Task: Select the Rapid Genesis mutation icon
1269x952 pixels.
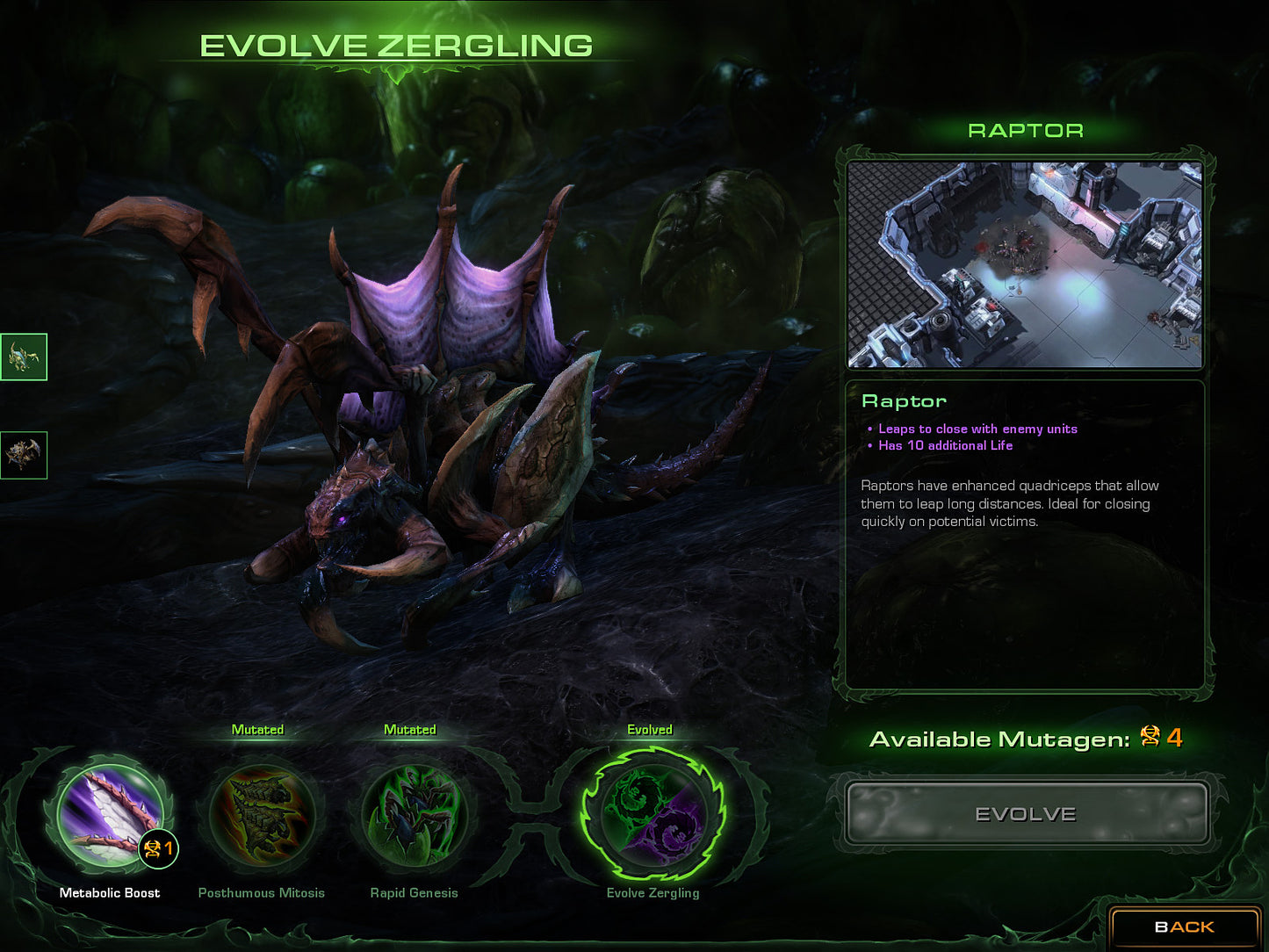Action: (x=413, y=817)
